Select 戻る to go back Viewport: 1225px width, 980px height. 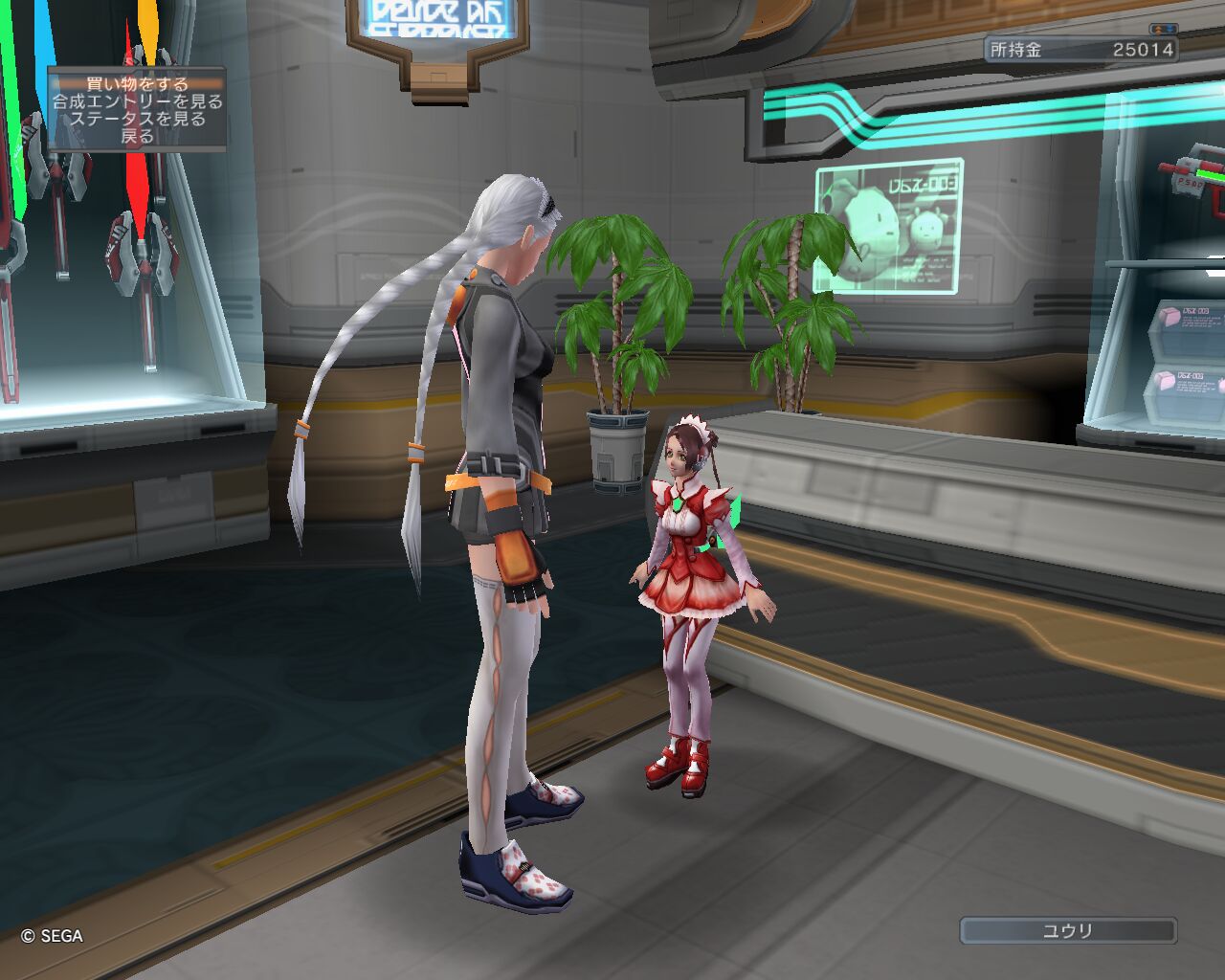137,136
